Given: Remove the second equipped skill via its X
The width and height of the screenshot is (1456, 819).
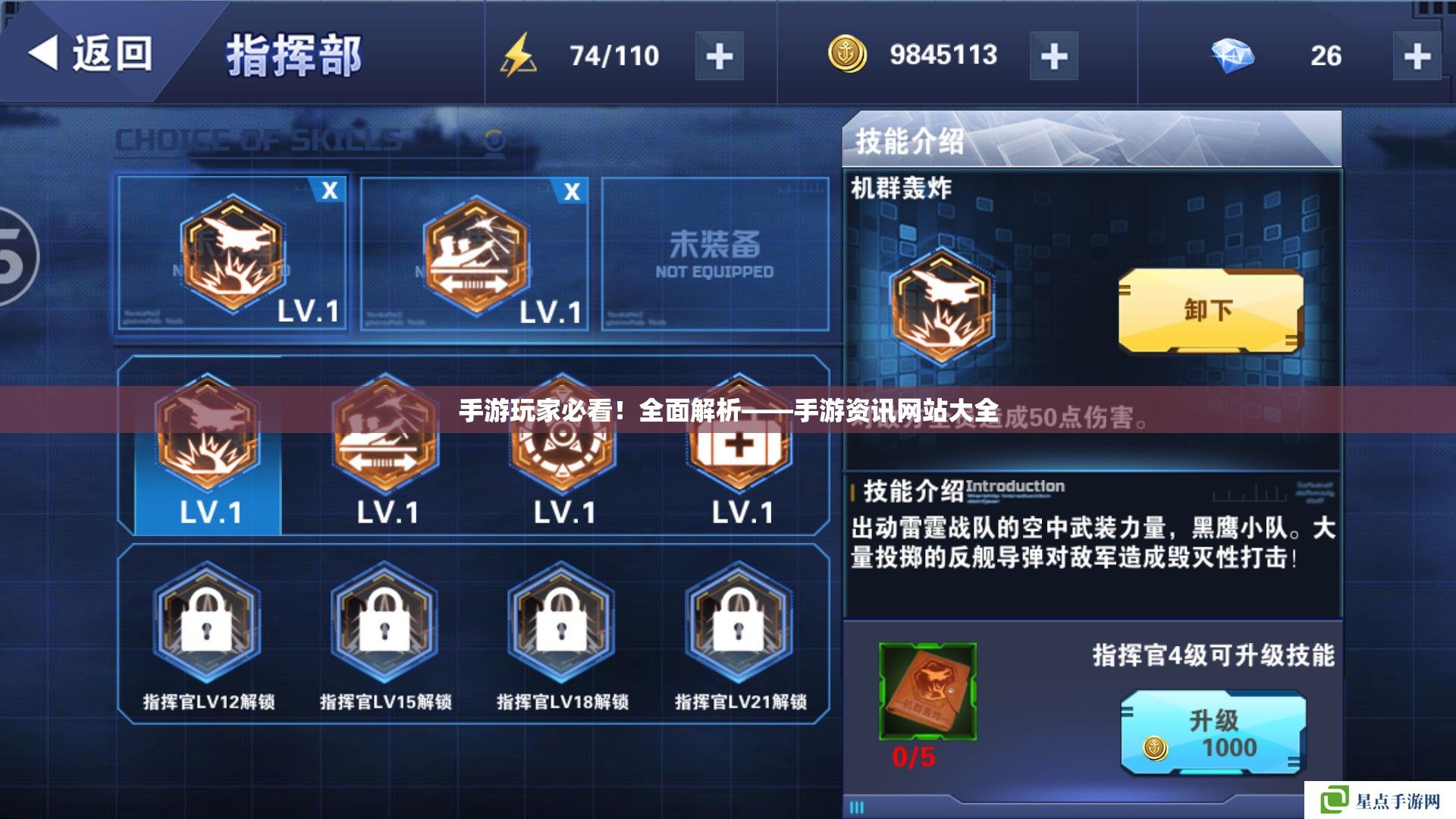Looking at the screenshot, I should click(573, 191).
